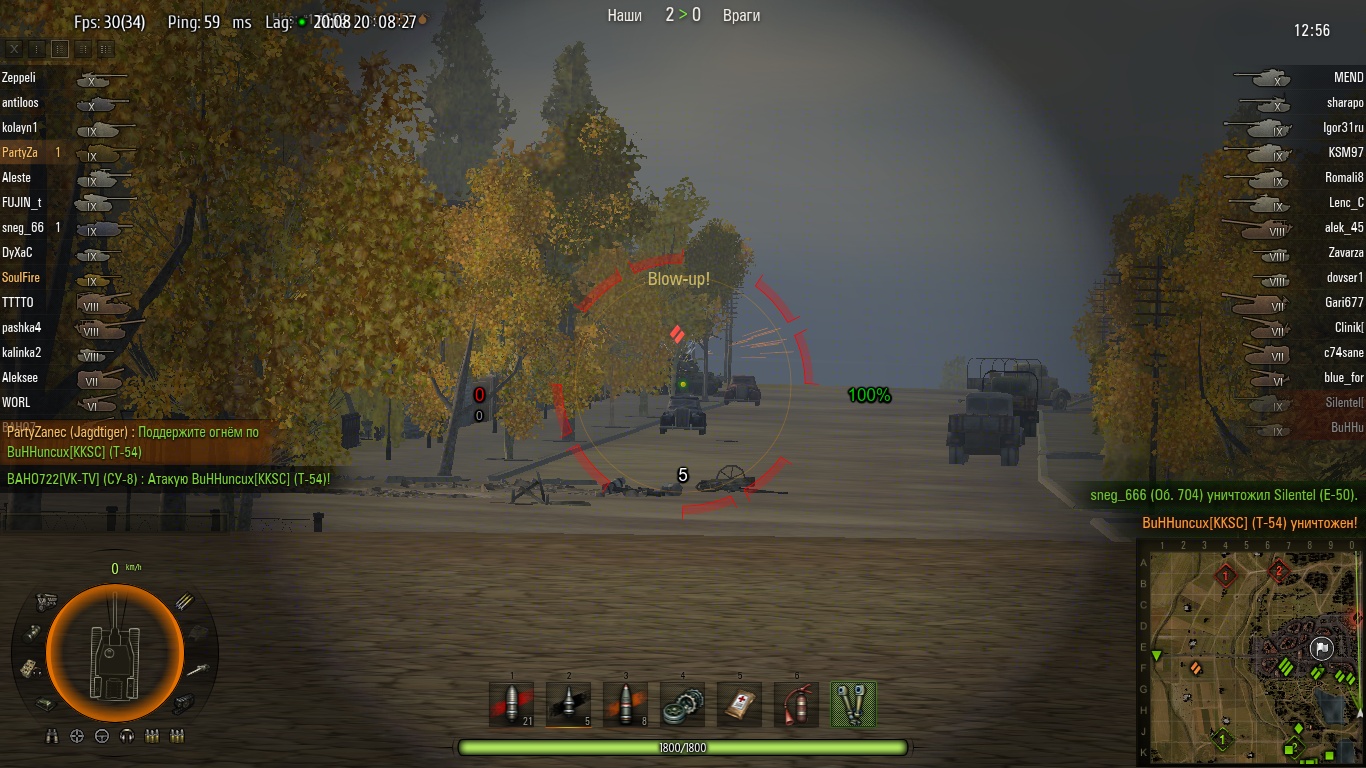Use the repair kit consumable
This screenshot has height=768, width=1366.
coord(682,704)
